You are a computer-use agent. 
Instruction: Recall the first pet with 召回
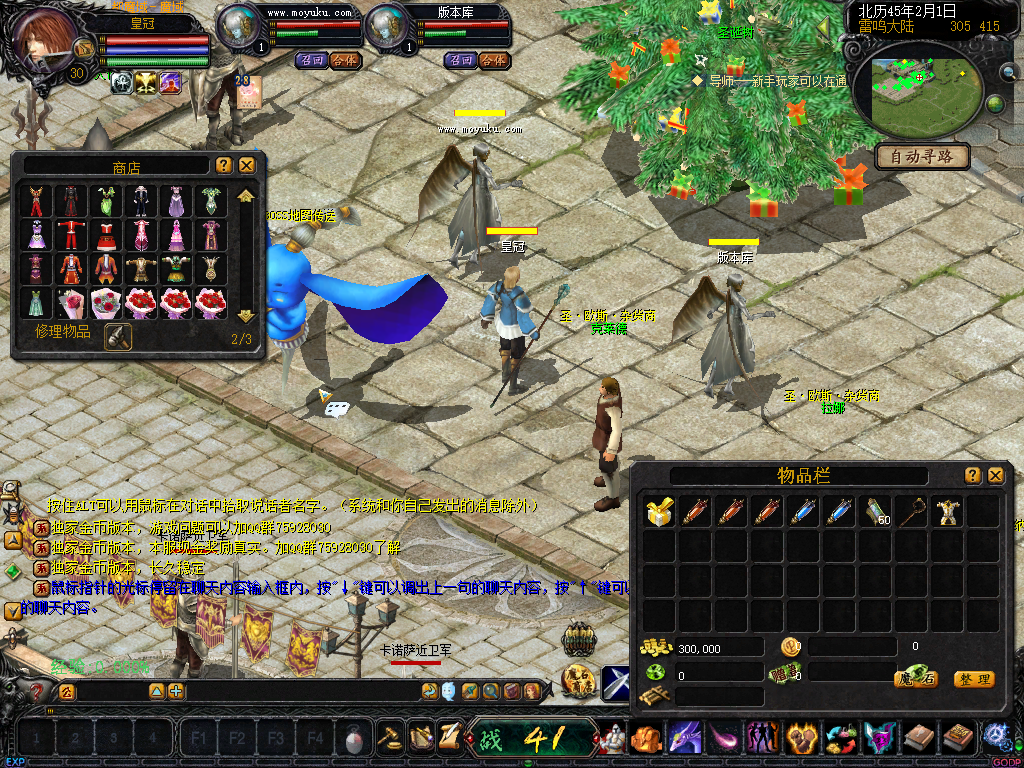pos(310,60)
